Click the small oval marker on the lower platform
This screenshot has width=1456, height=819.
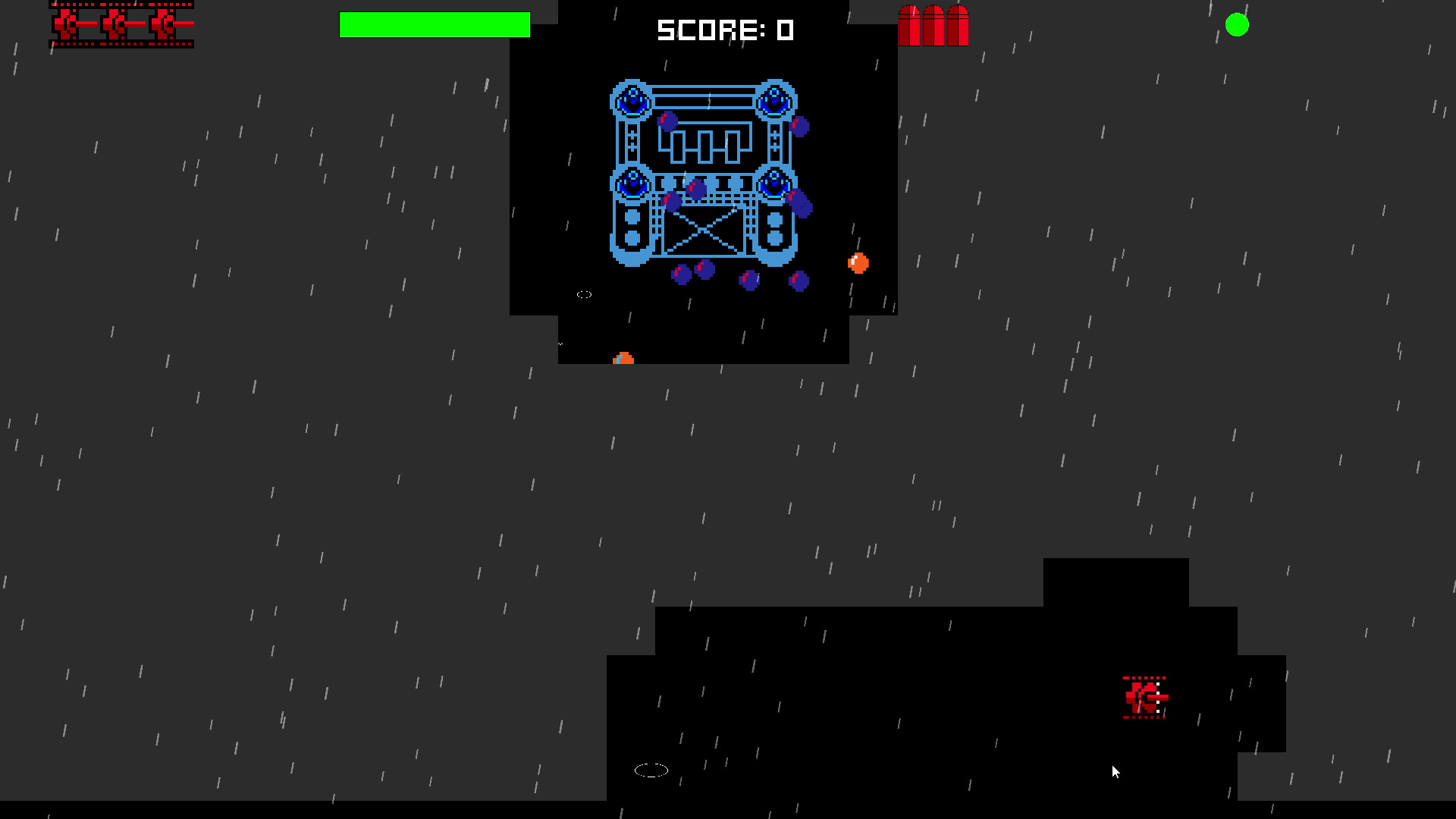(652, 770)
